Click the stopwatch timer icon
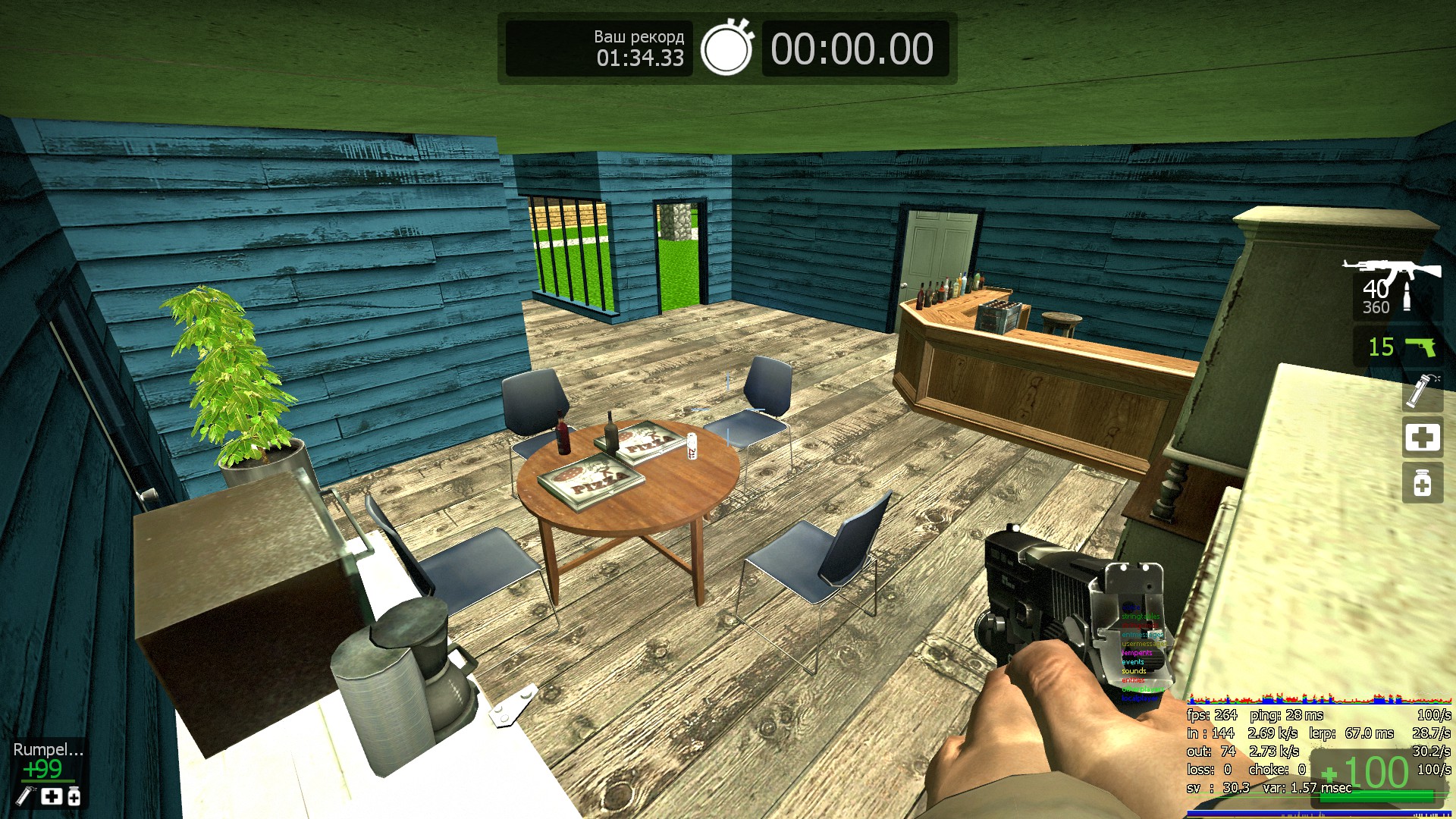This screenshot has height=819, width=1456. coord(726,49)
